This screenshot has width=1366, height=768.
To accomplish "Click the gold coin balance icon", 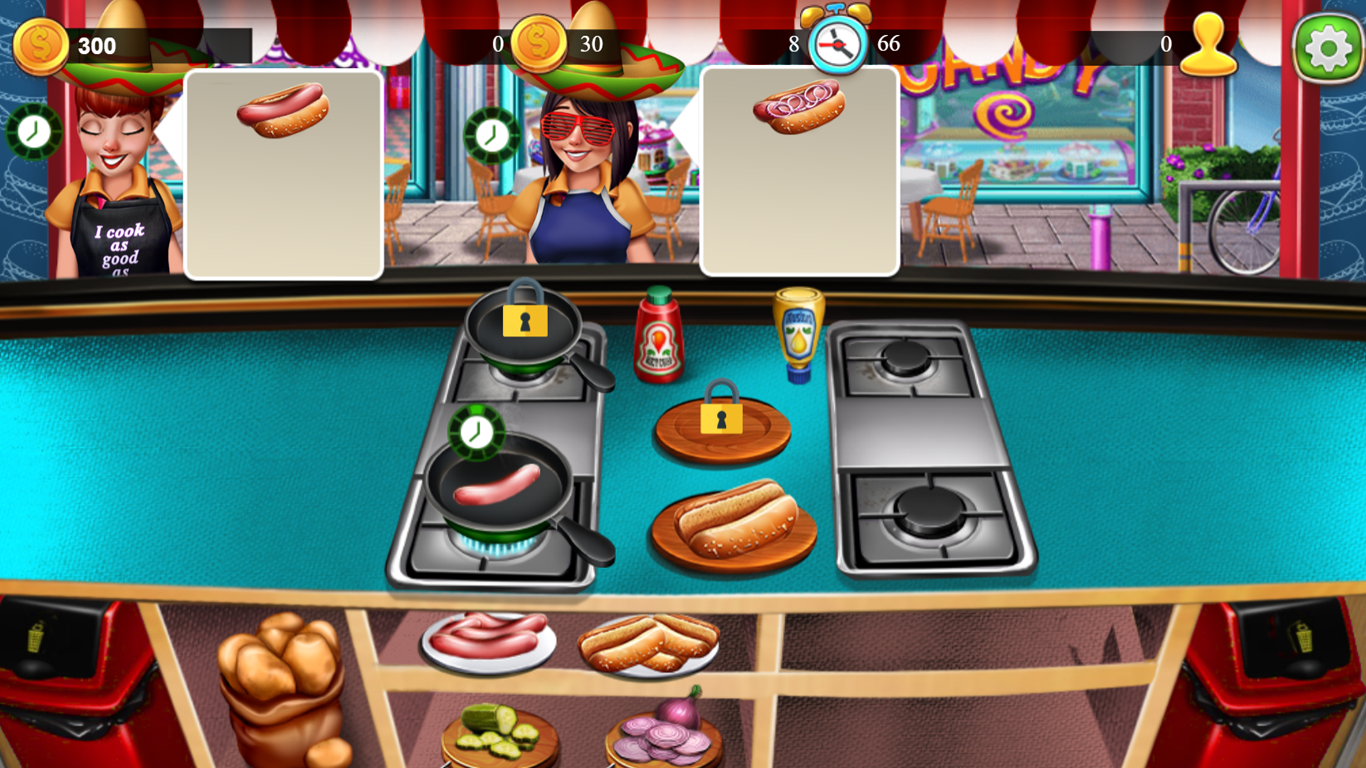I will click(x=37, y=43).
